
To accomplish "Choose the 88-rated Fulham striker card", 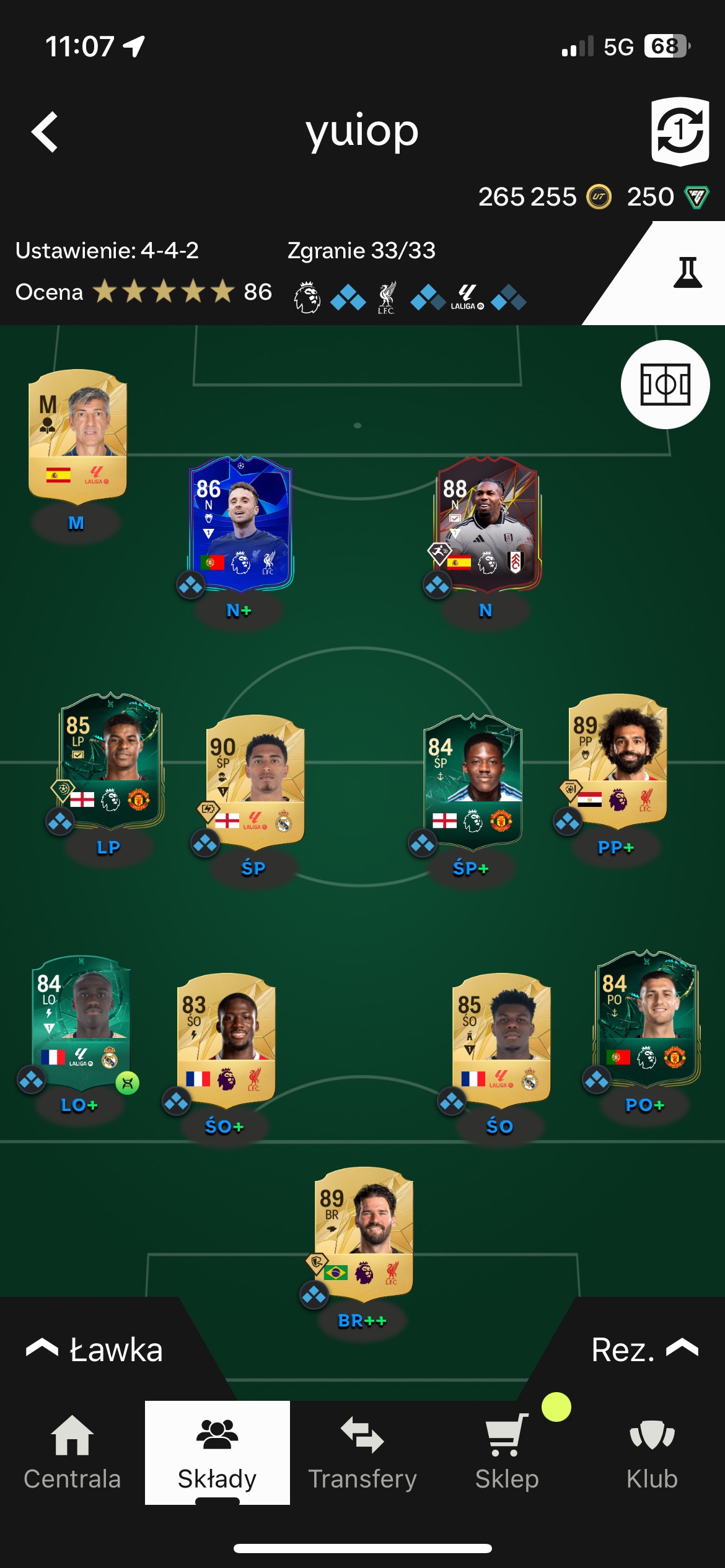I will coord(488,523).
